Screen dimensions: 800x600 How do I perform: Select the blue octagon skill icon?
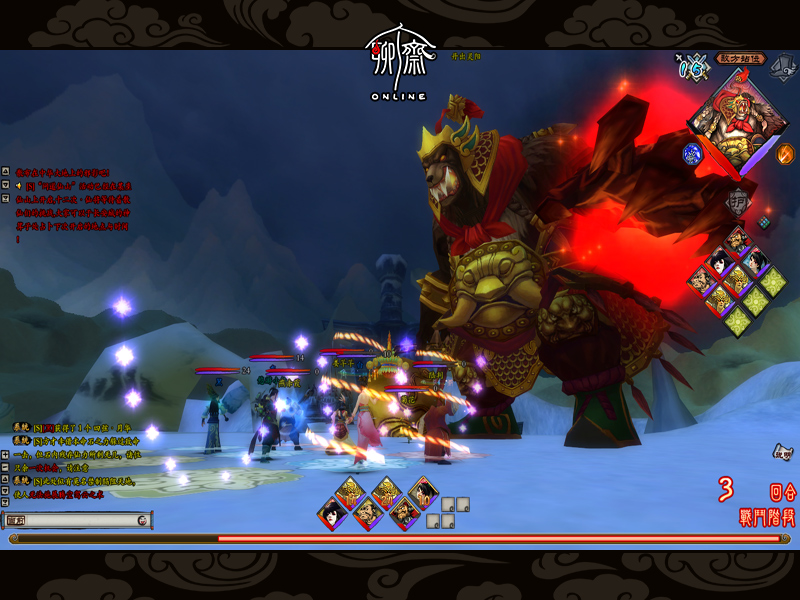tap(692, 154)
